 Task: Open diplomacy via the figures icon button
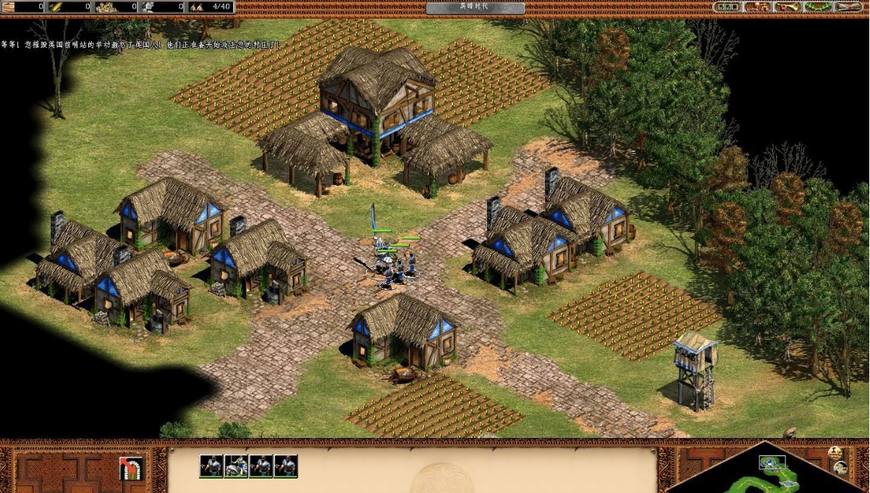[758, 7]
